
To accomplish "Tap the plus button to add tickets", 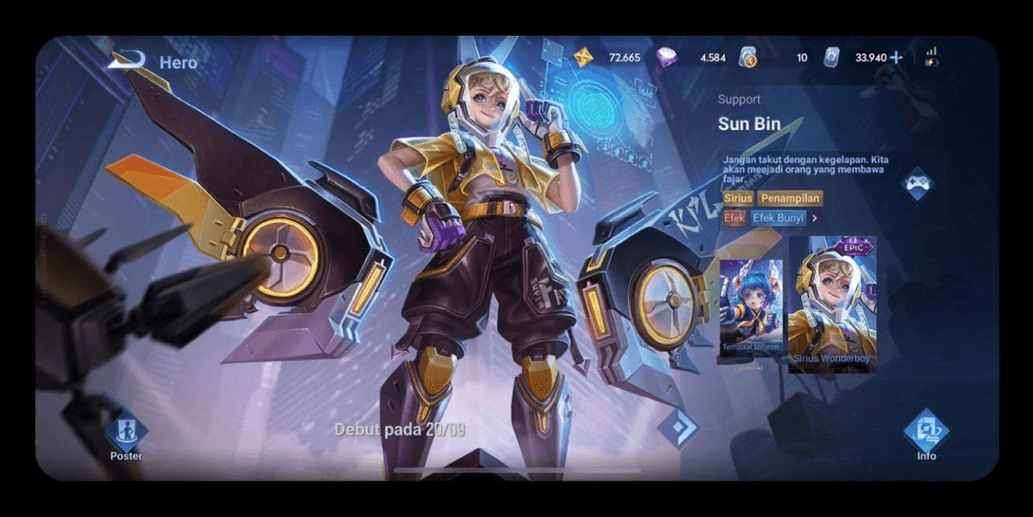I will click(896, 58).
